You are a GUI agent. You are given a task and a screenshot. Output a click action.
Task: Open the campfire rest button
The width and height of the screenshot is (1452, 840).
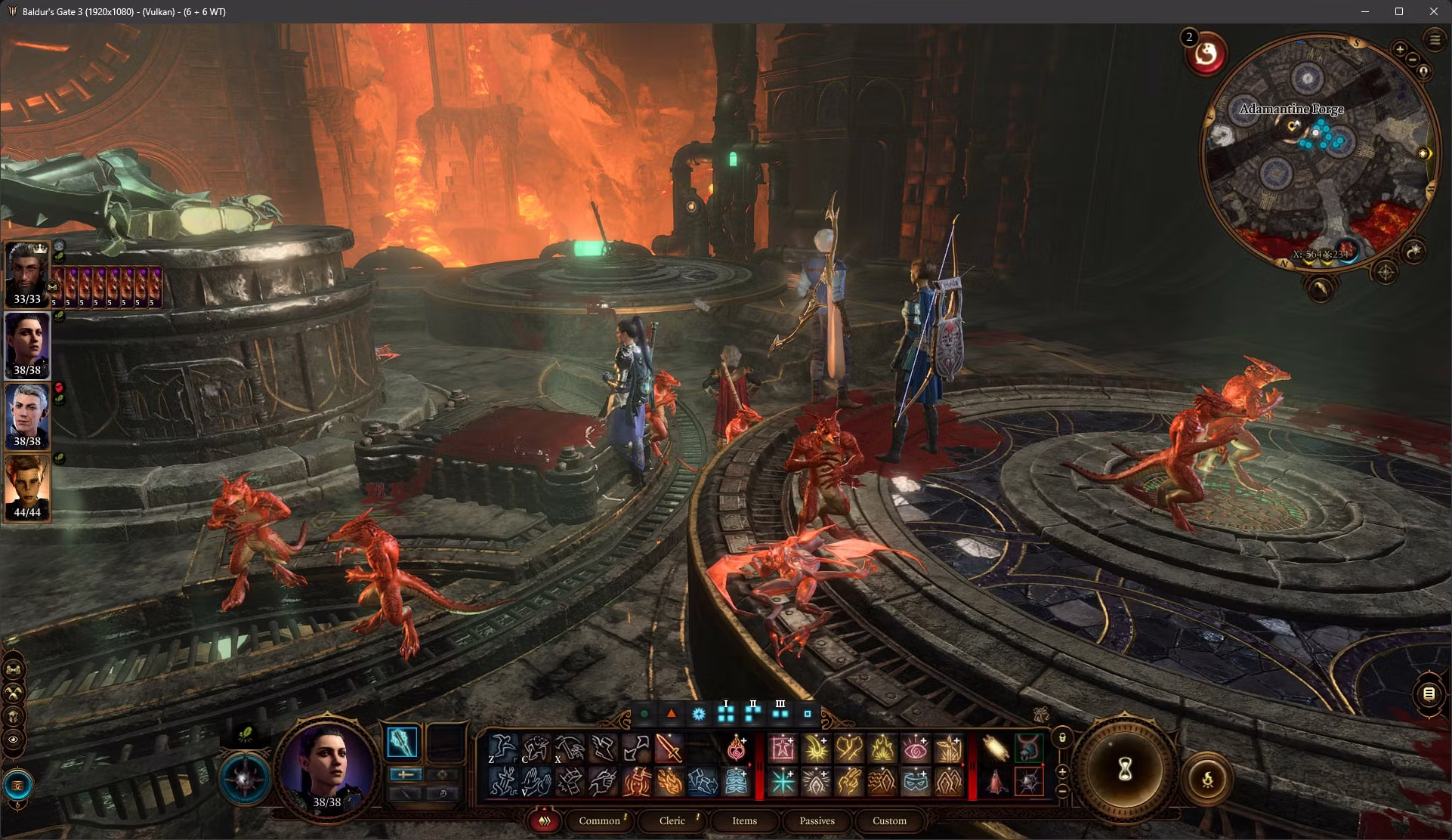[1207, 778]
